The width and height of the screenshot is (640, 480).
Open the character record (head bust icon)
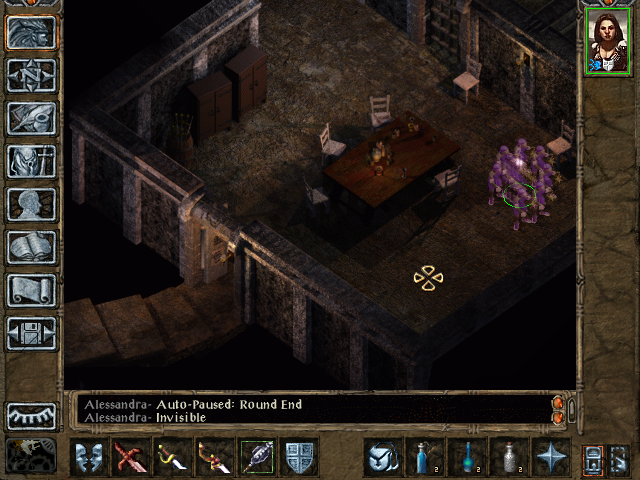pyautogui.click(x=32, y=204)
